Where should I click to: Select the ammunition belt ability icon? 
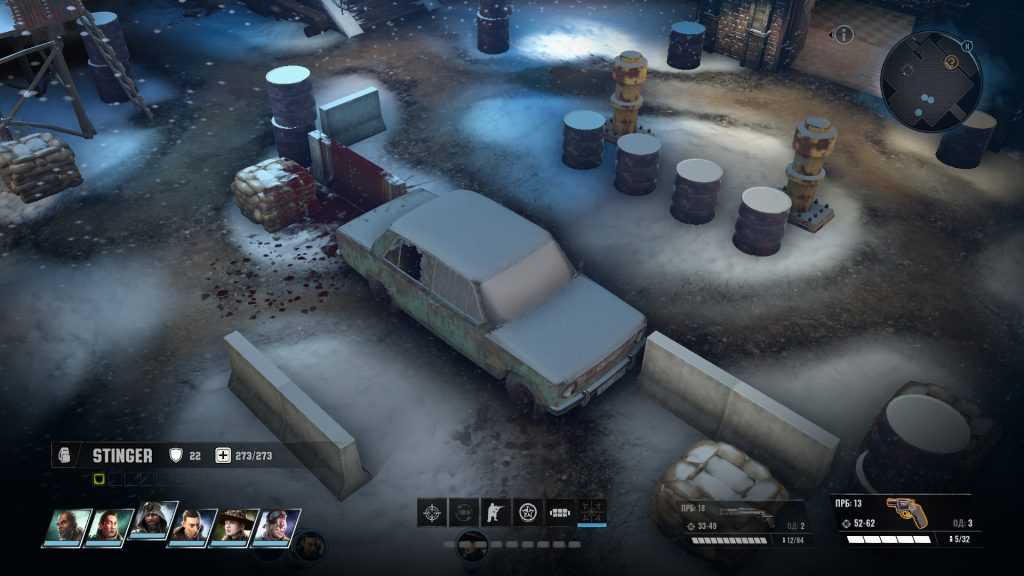(x=560, y=512)
